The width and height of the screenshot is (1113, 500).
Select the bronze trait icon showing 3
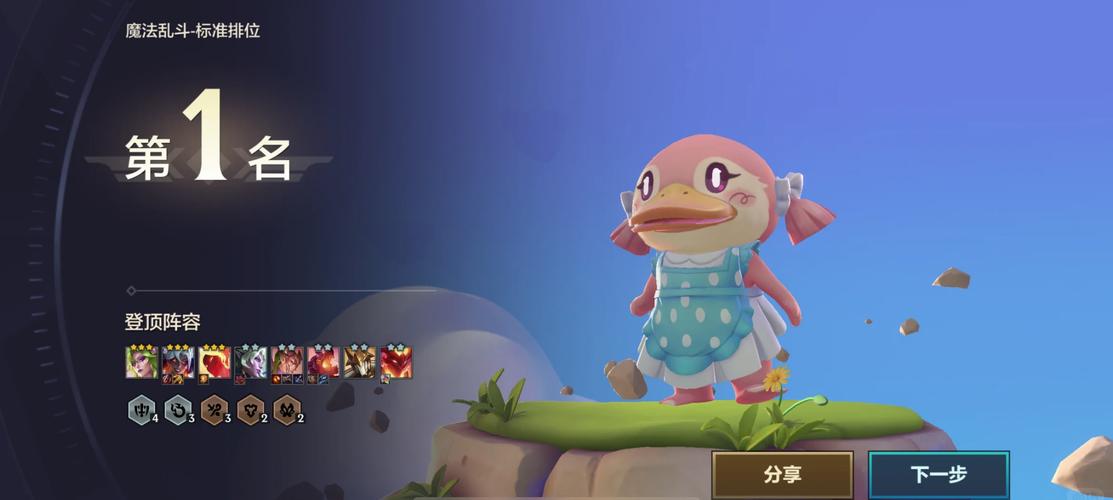[214, 409]
